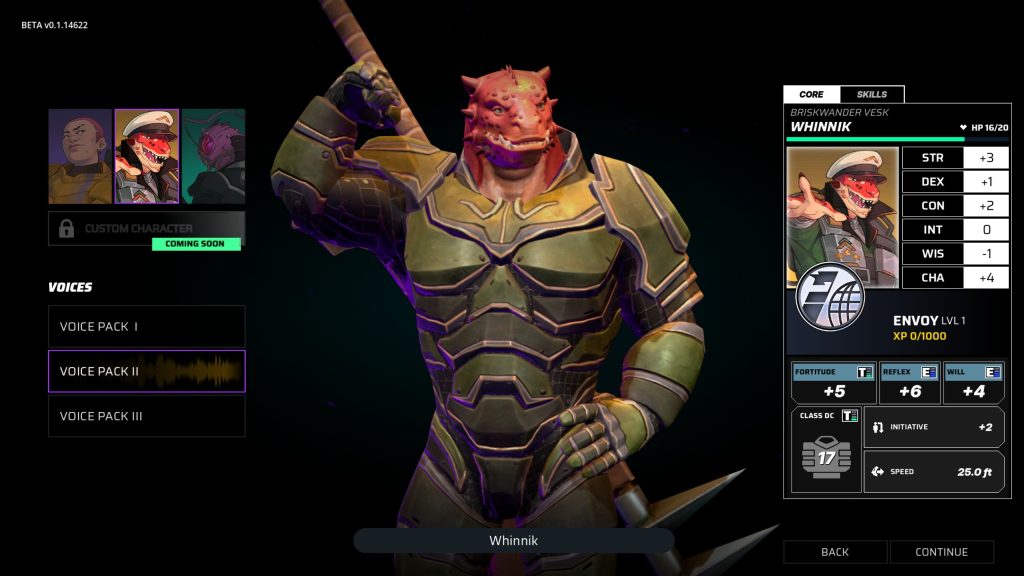Switch to the Skills tab
Viewport: 1024px width, 576px height.
coord(872,94)
